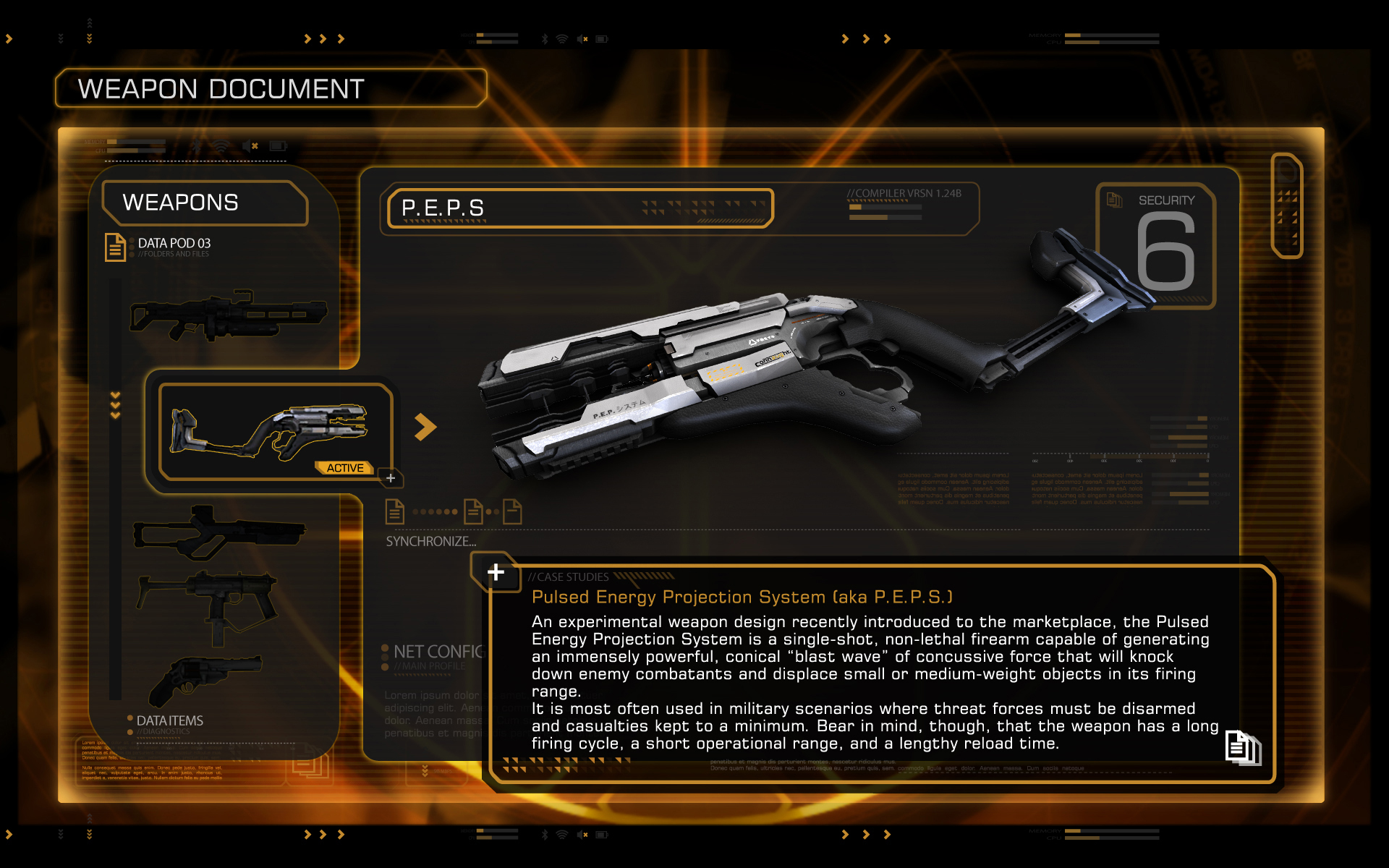1389x868 pixels.
Task: Click the first document icon above Synchronize
Action: (x=394, y=511)
